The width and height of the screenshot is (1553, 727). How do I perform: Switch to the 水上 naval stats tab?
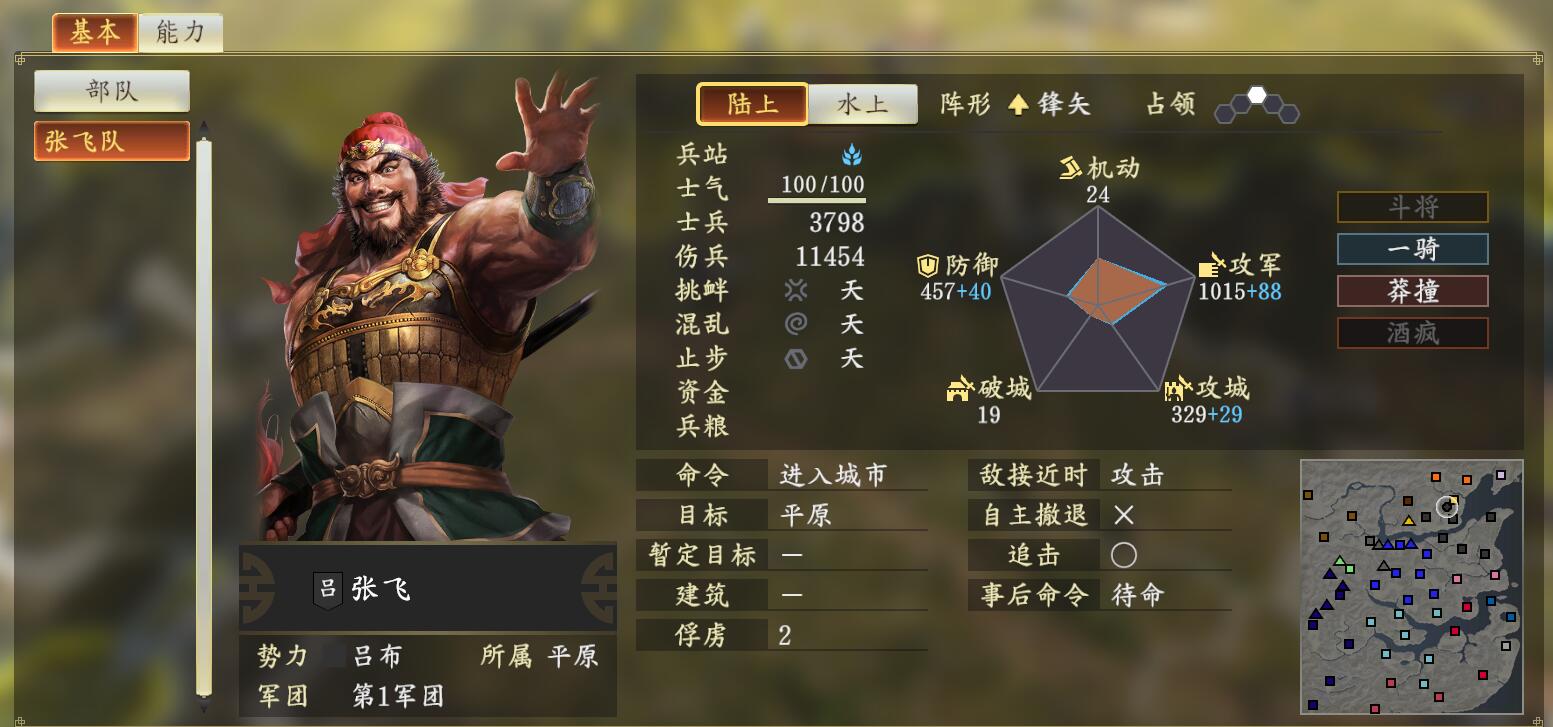pyautogui.click(x=862, y=103)
